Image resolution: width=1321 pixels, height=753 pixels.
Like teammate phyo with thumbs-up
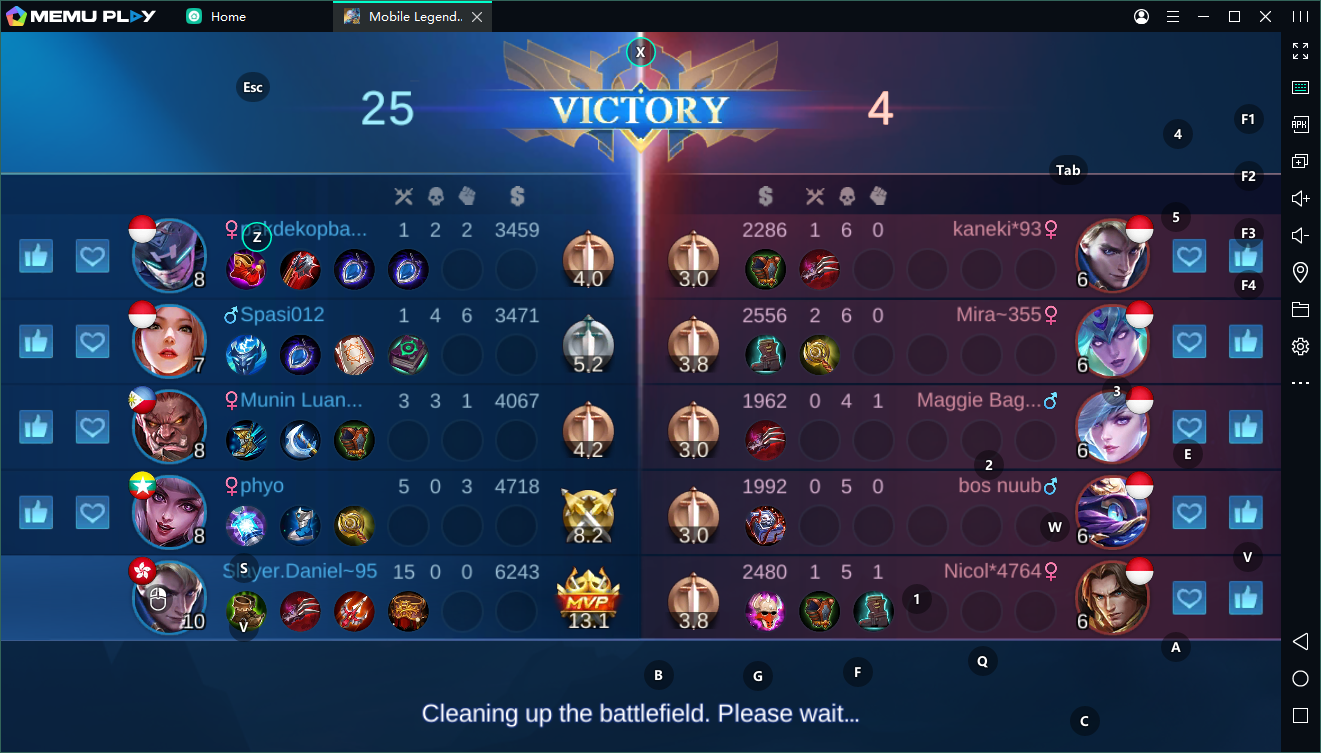(36, 513)
